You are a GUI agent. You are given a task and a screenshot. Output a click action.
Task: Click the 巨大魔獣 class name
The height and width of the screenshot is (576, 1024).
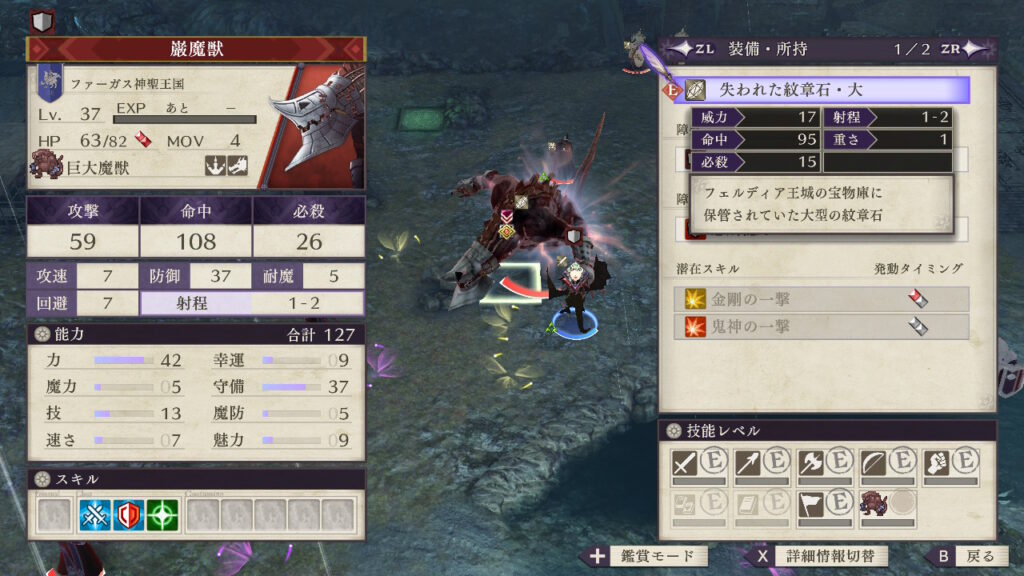[98, 168]
